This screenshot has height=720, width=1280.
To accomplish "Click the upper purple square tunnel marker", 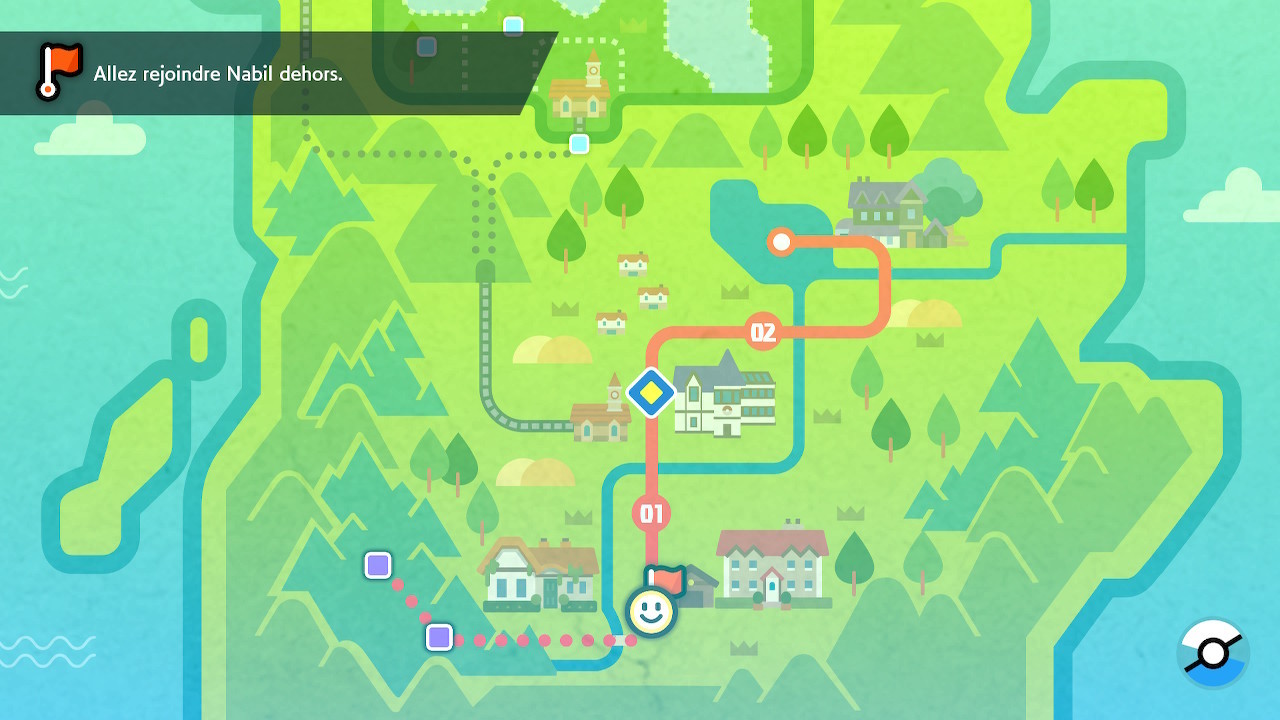I will click(x=378, y=565).
